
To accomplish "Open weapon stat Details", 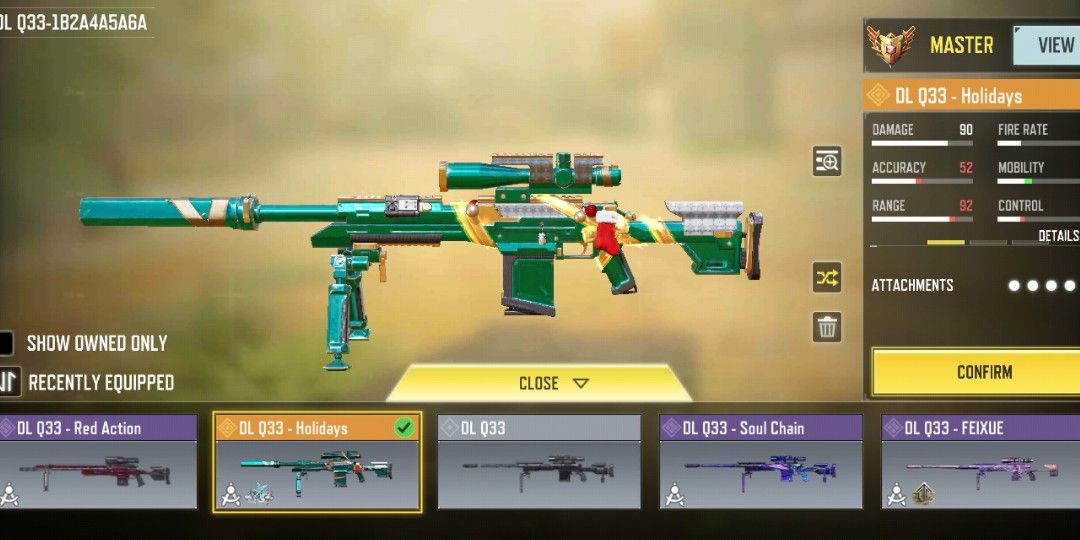I will tap(1058, 236).
